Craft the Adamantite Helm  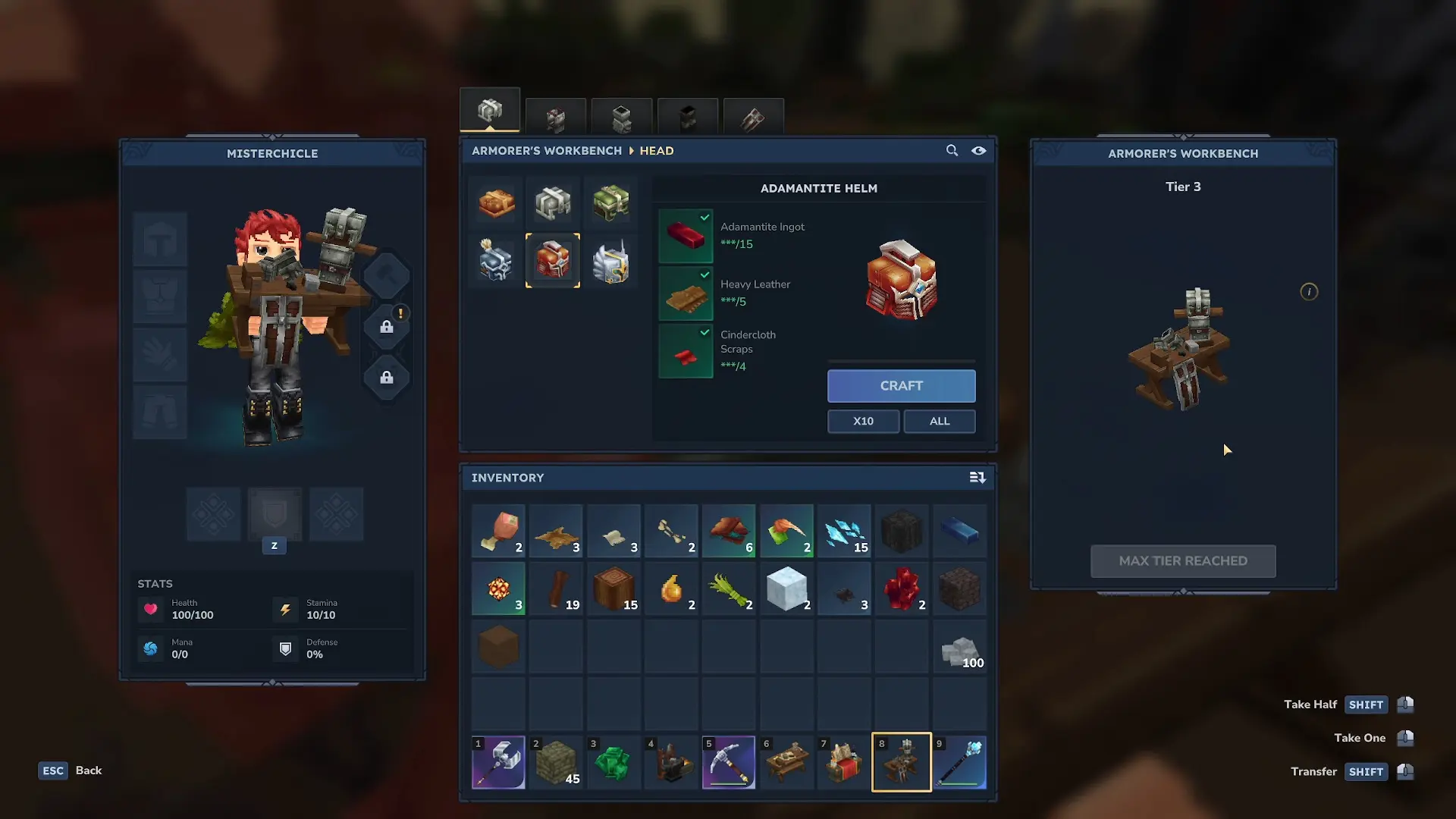click(901, 386)
